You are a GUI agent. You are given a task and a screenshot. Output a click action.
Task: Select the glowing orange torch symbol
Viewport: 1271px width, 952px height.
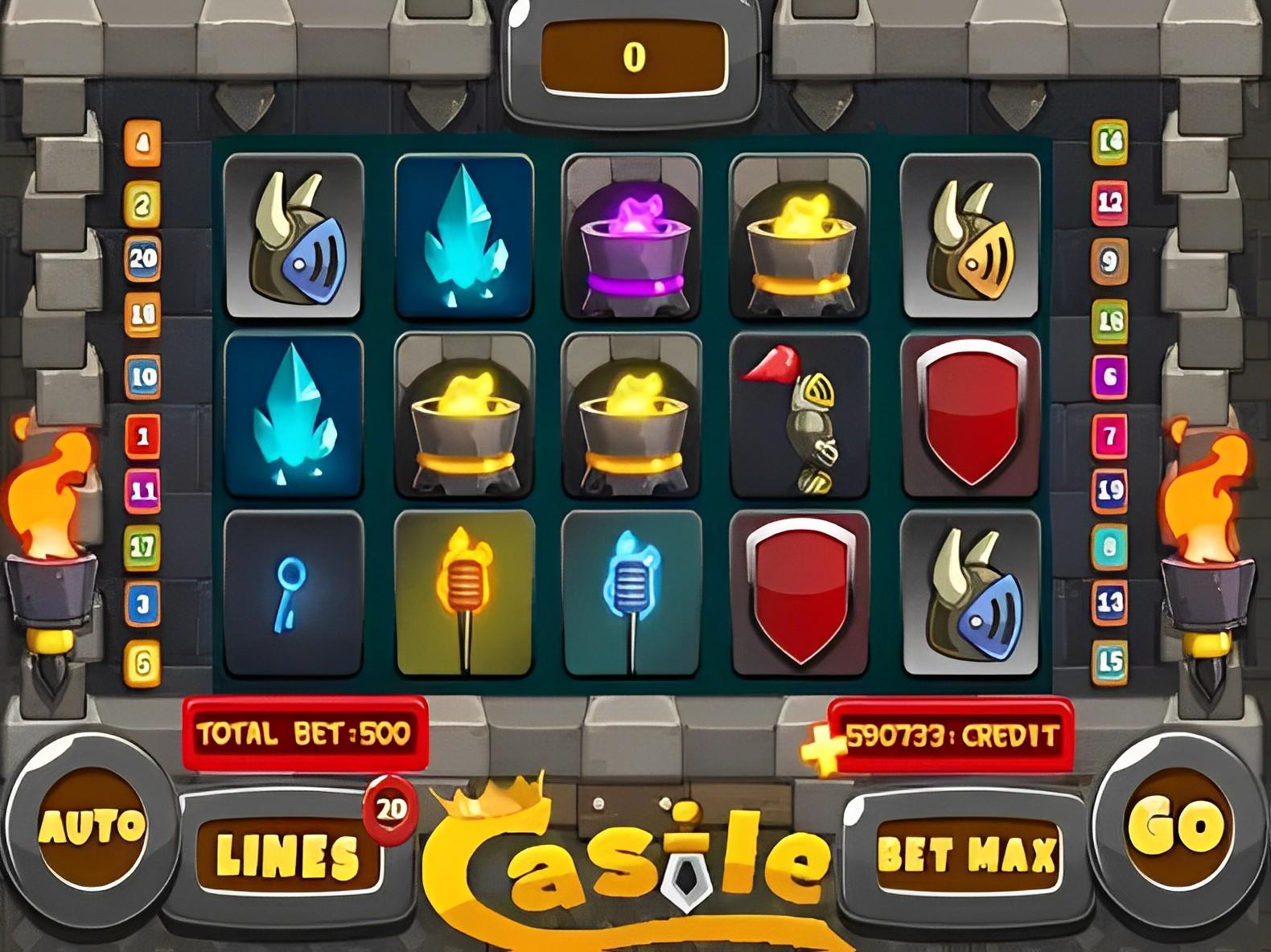(x=465, y=595)
